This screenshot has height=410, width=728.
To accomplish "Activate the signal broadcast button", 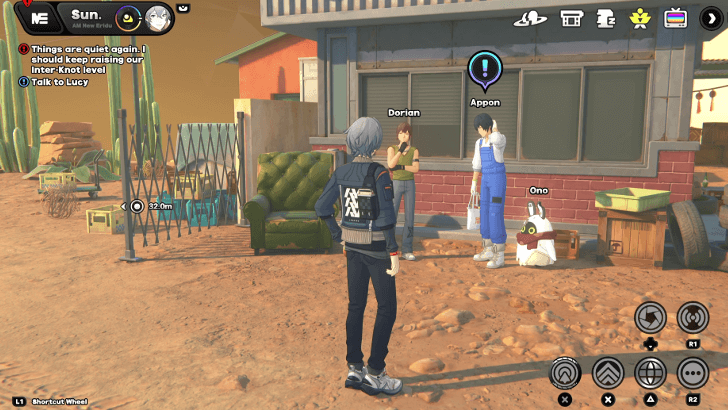I will point(692,317).
